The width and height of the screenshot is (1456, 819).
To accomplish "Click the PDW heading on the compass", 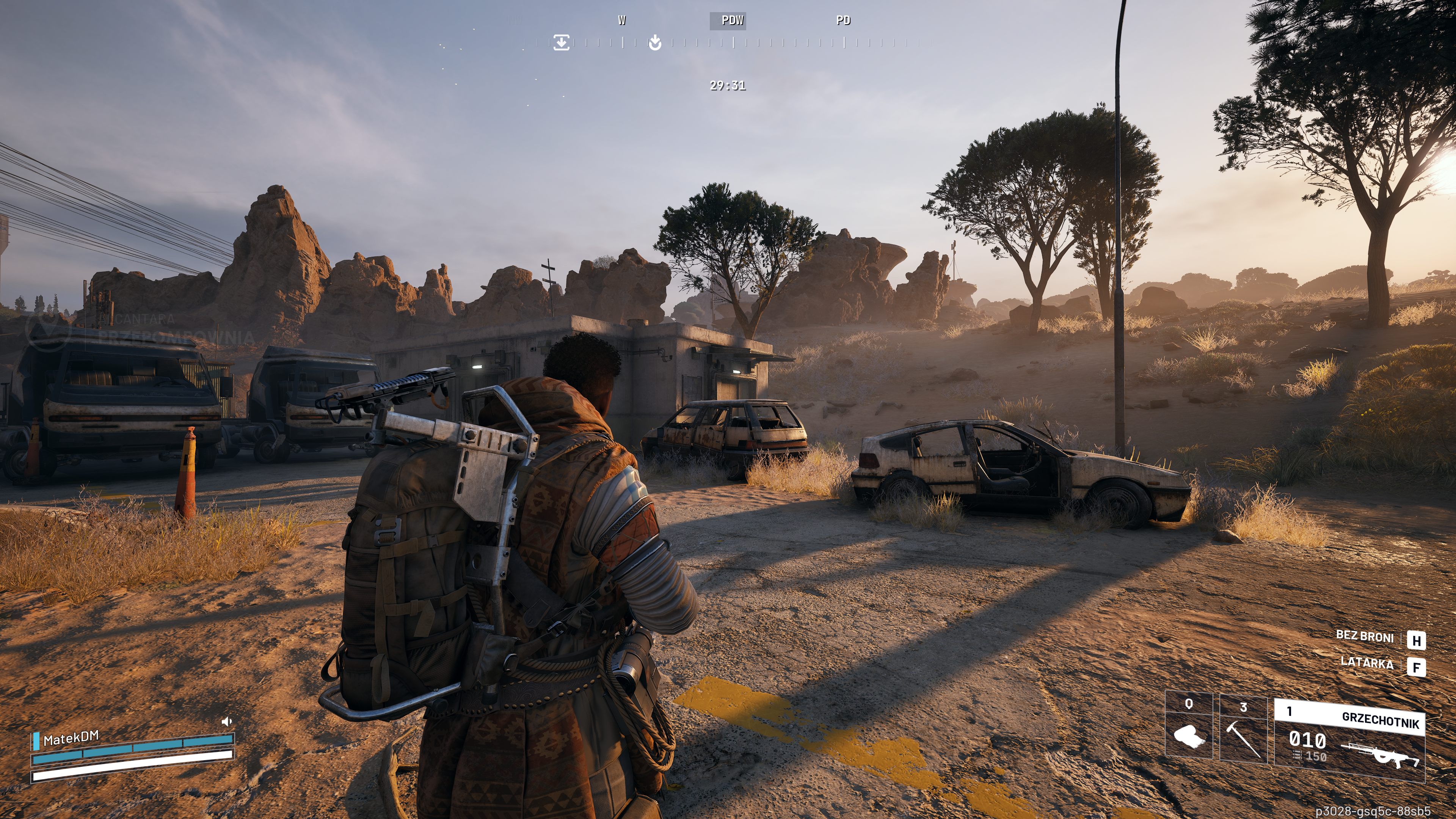I will [732, 20].
